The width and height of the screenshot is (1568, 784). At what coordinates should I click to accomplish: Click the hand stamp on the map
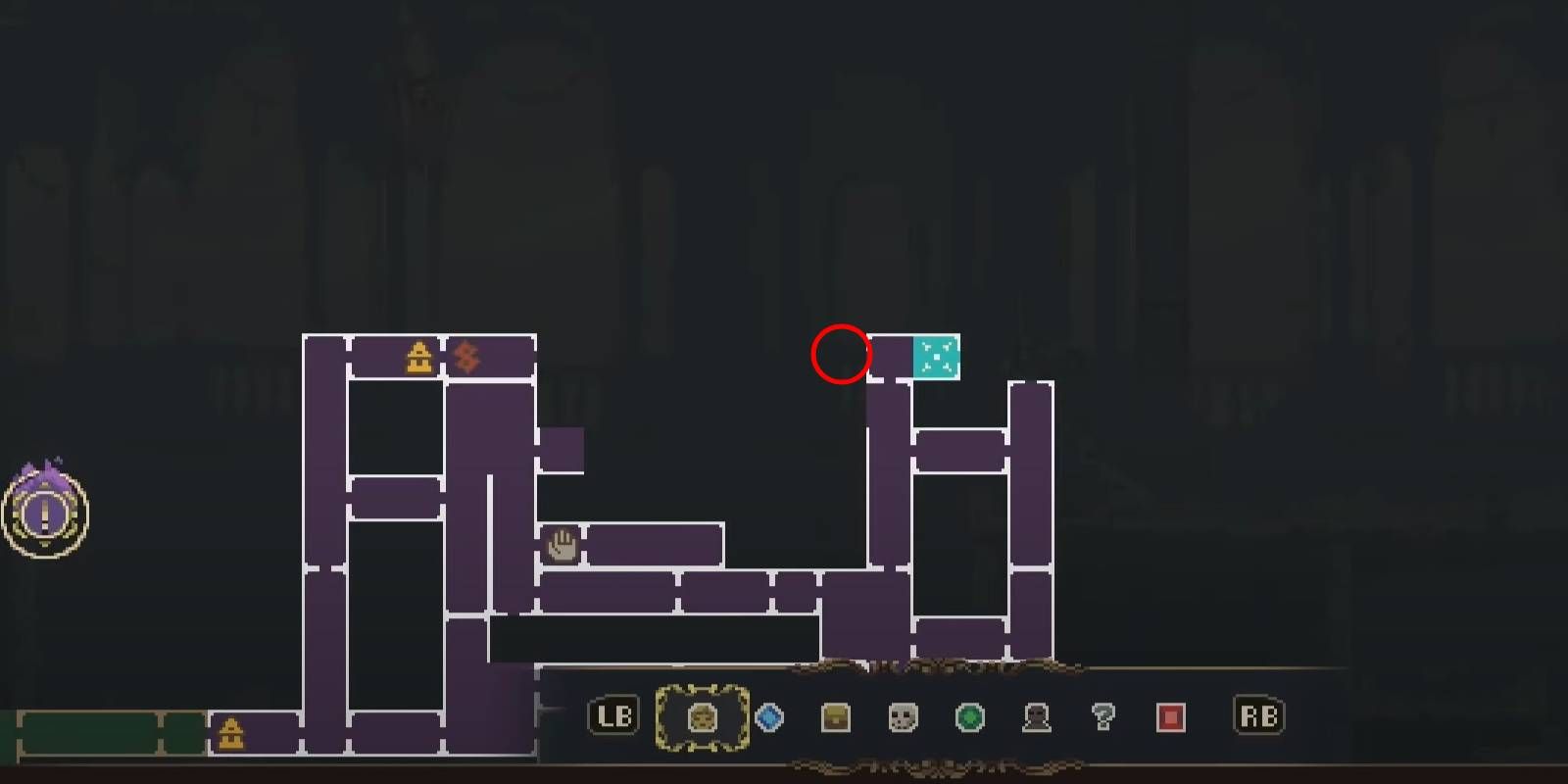pos(561,546)
